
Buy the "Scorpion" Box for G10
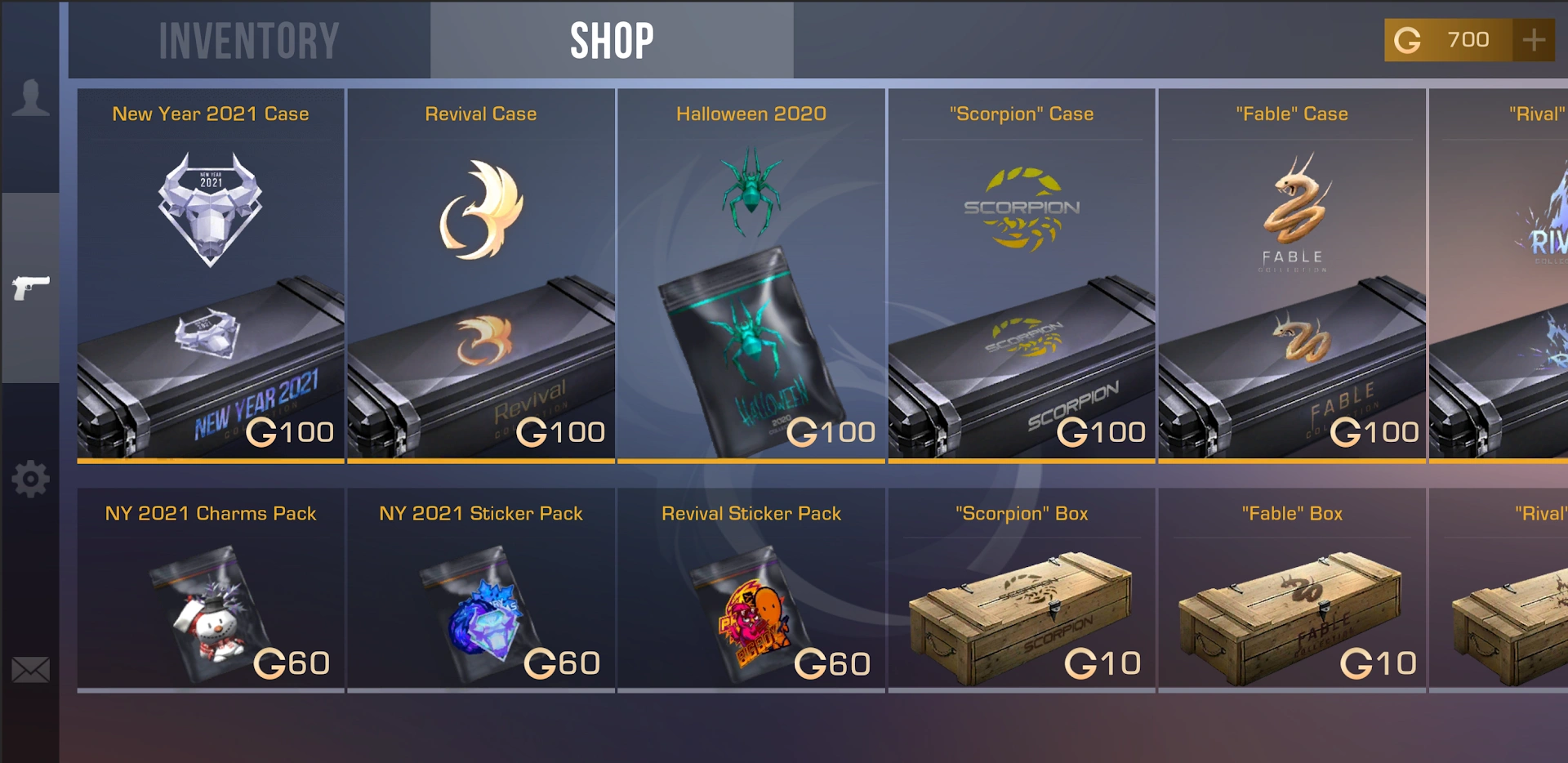[x=1021, y=592]
